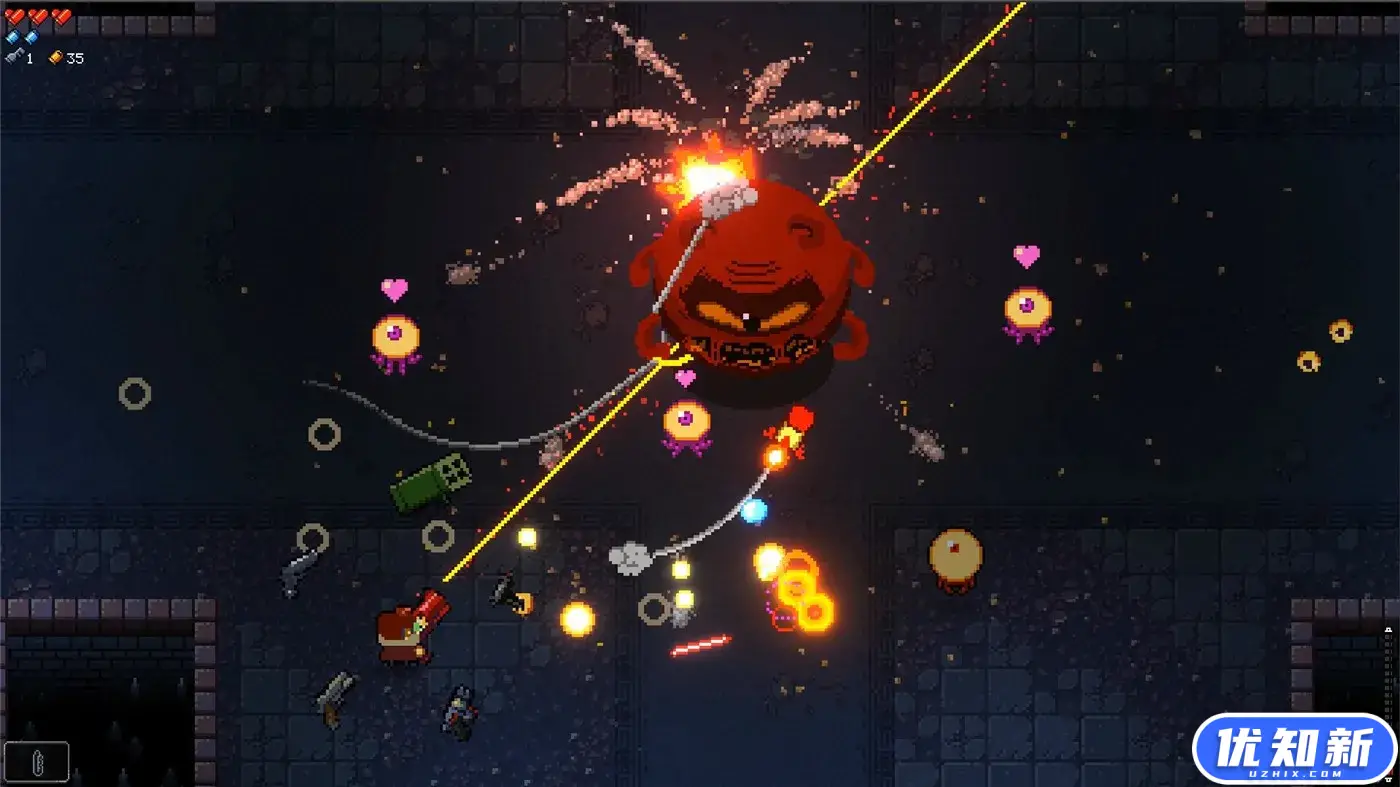Open the blue uzhix.com watermark logo
This screenshot has height=787, width=1400.
pyautogui.click(x=1293, y=749)
